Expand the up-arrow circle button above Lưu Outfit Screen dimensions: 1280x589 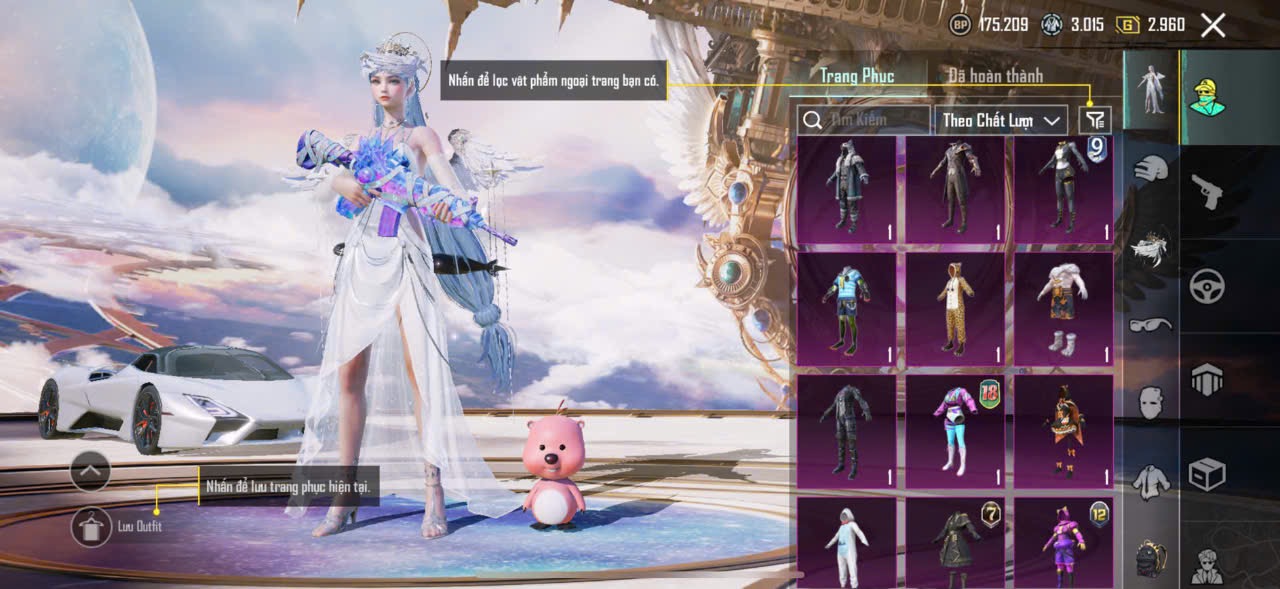pos(91,470)
